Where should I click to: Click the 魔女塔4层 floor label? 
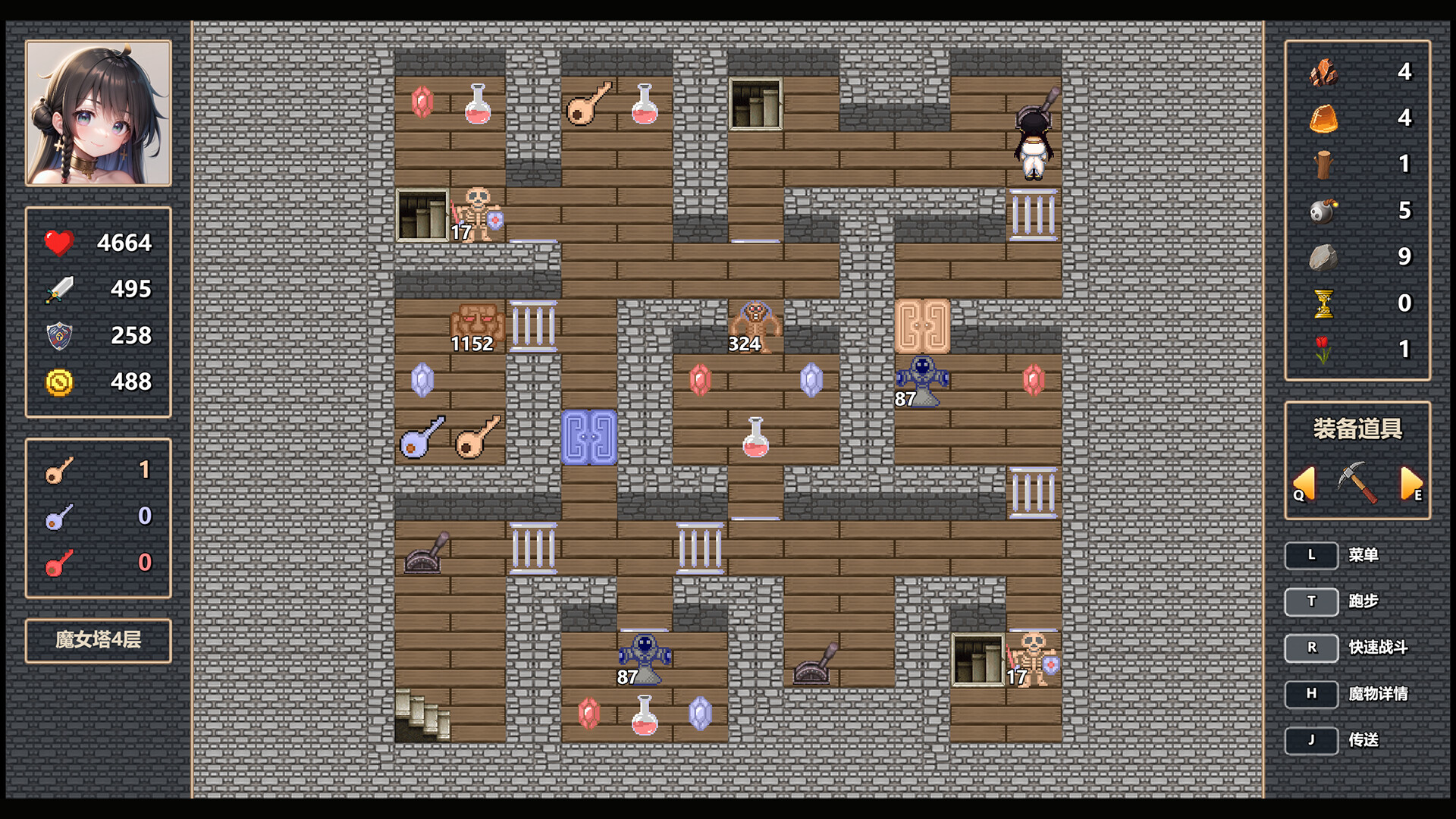(98, 639)
